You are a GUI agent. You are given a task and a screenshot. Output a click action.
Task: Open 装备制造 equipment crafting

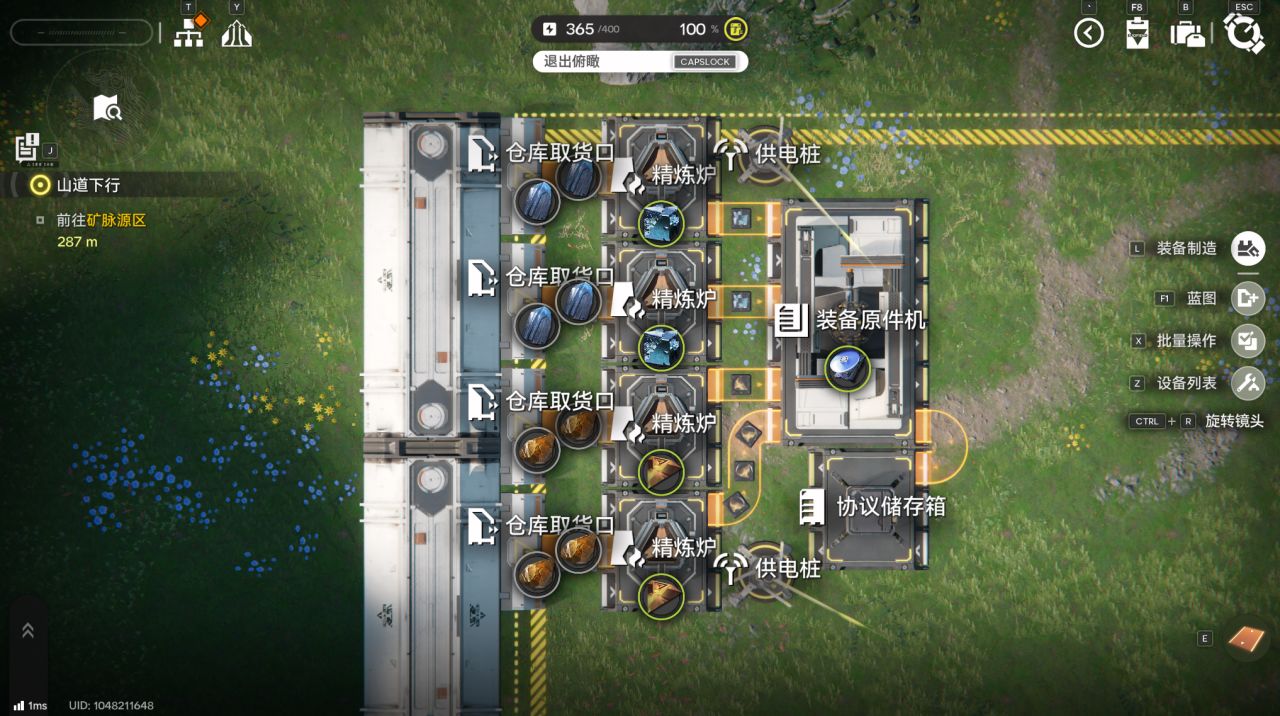coord(1248,248)
